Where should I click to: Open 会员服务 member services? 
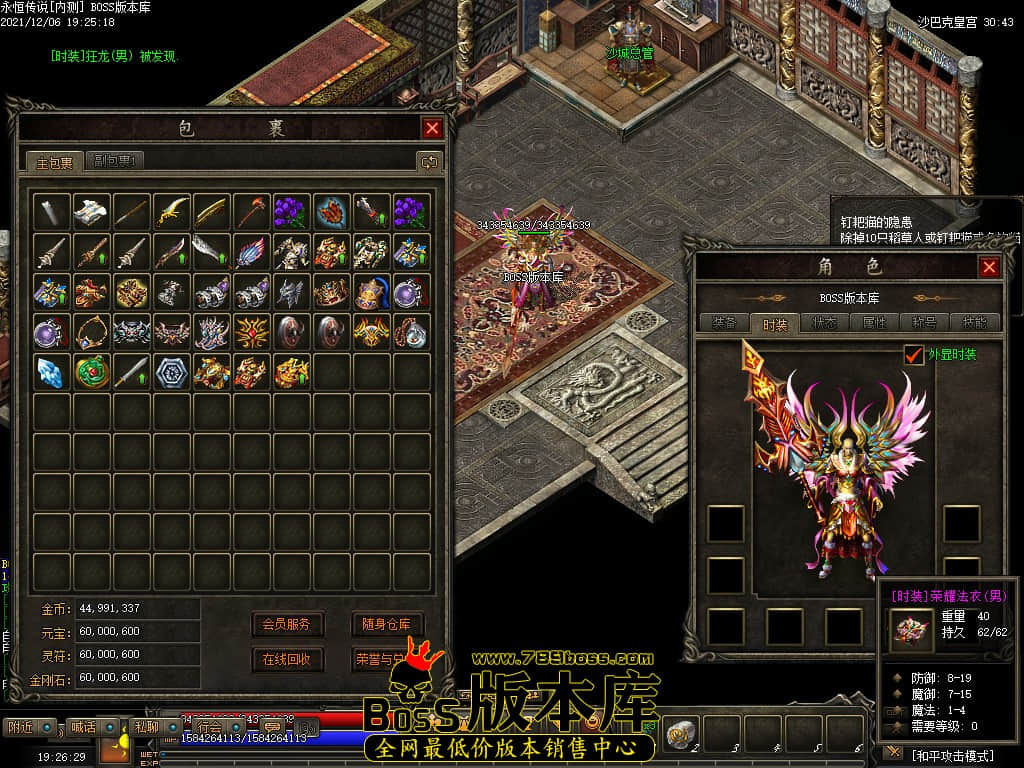tap(287, 624)
